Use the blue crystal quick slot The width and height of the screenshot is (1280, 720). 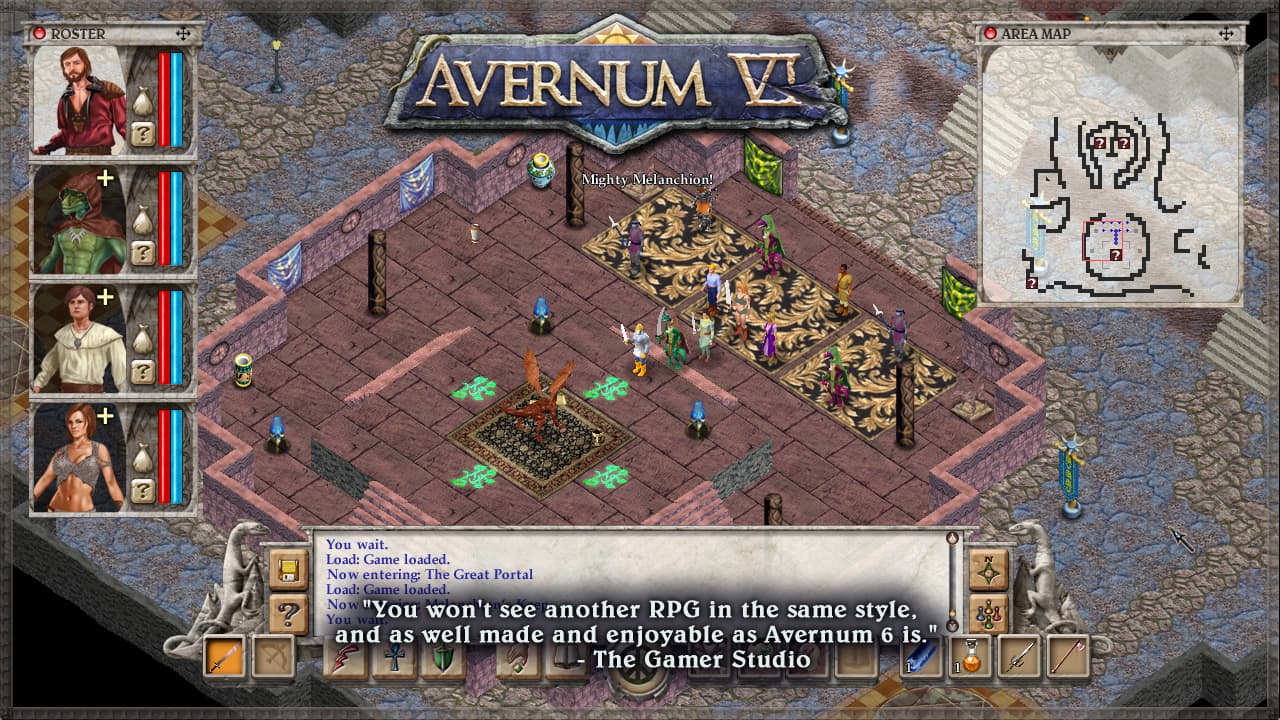pos(921,657)
